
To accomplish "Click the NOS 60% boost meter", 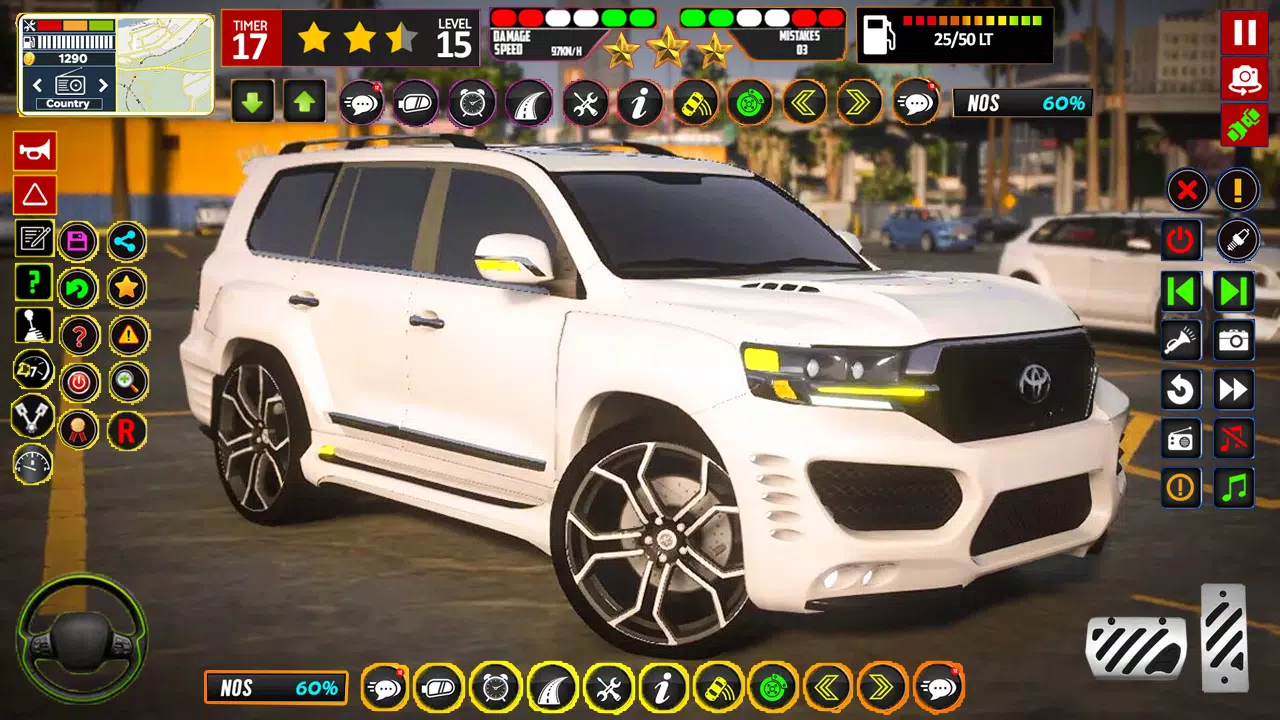I will (x=1022, y=103).
